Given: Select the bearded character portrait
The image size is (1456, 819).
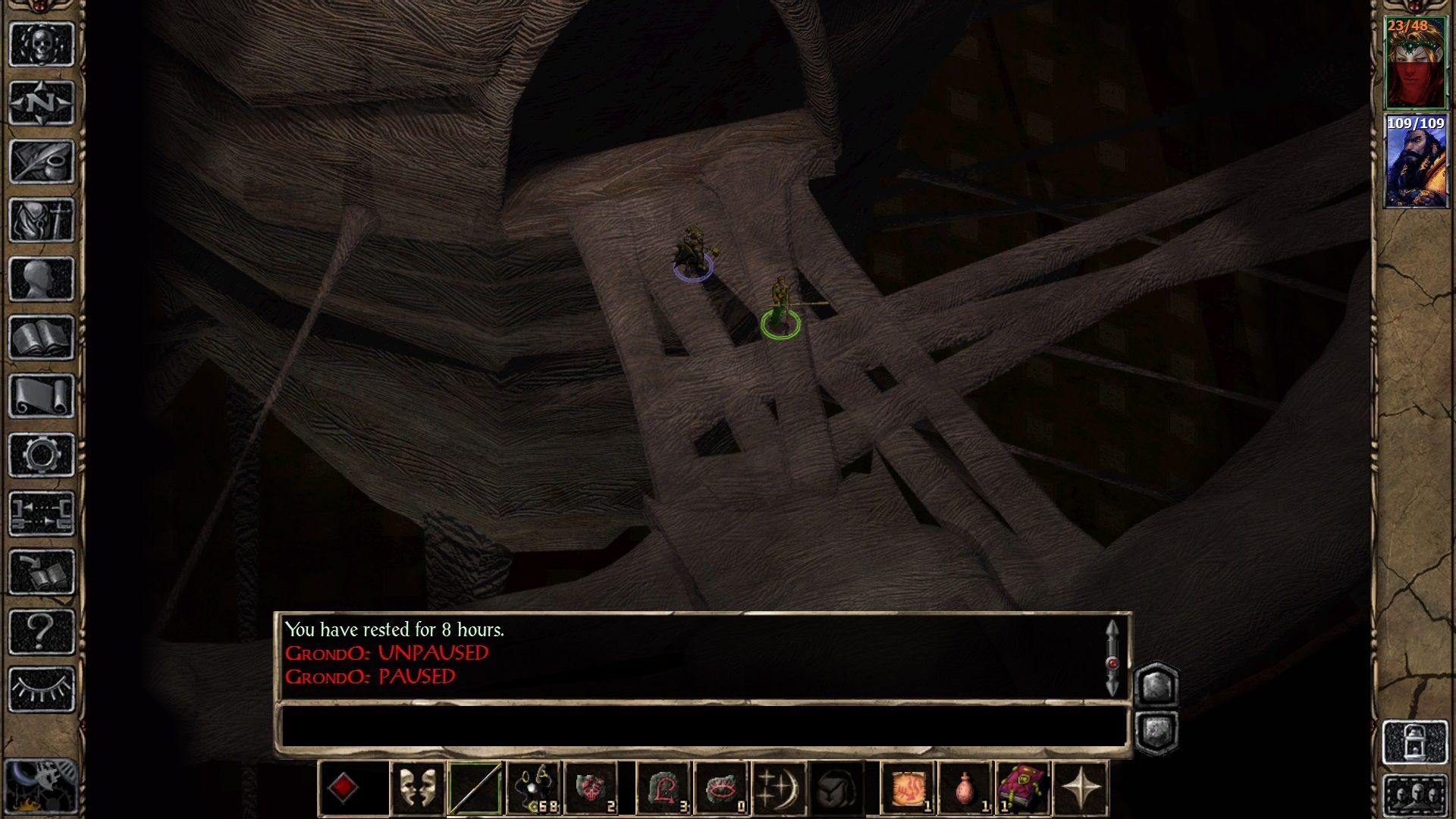Looking at the screenshot, I should click(x=1415, y=162).
